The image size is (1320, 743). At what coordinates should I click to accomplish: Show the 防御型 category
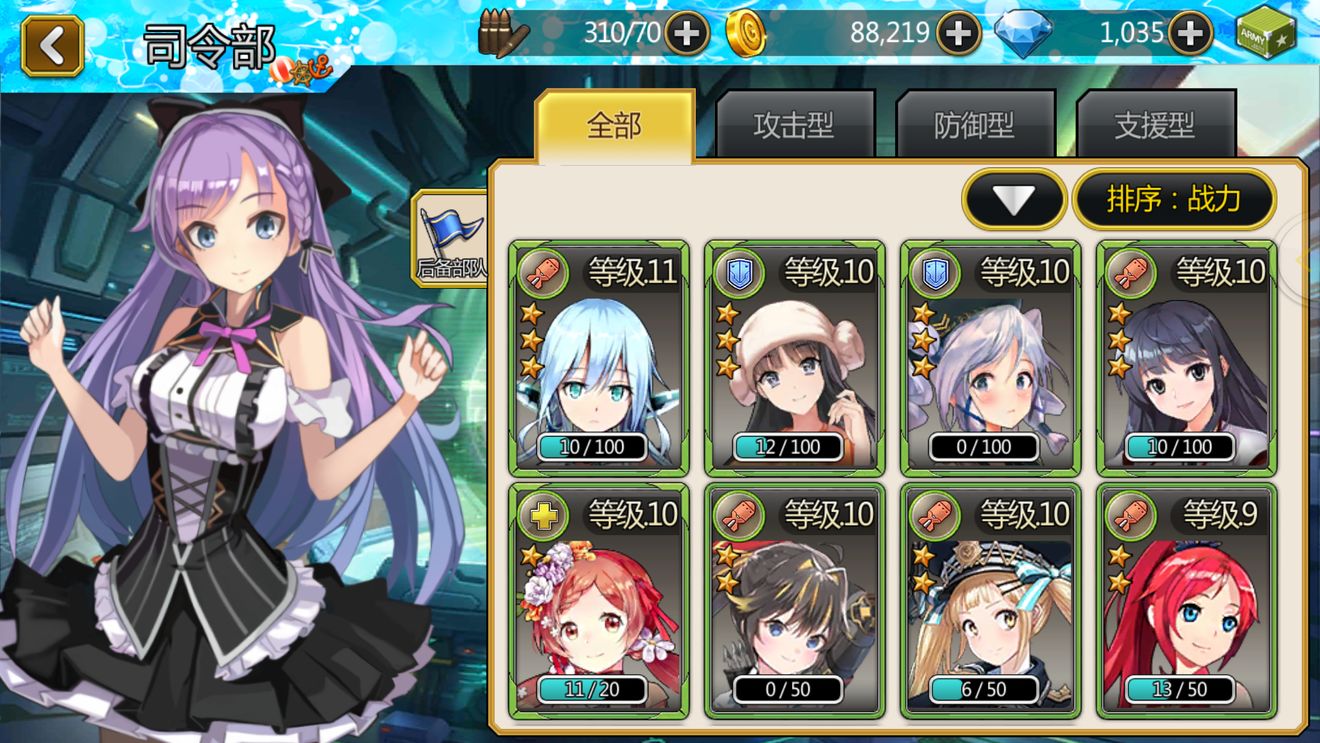pyautogui.click(x=975, y=126)
